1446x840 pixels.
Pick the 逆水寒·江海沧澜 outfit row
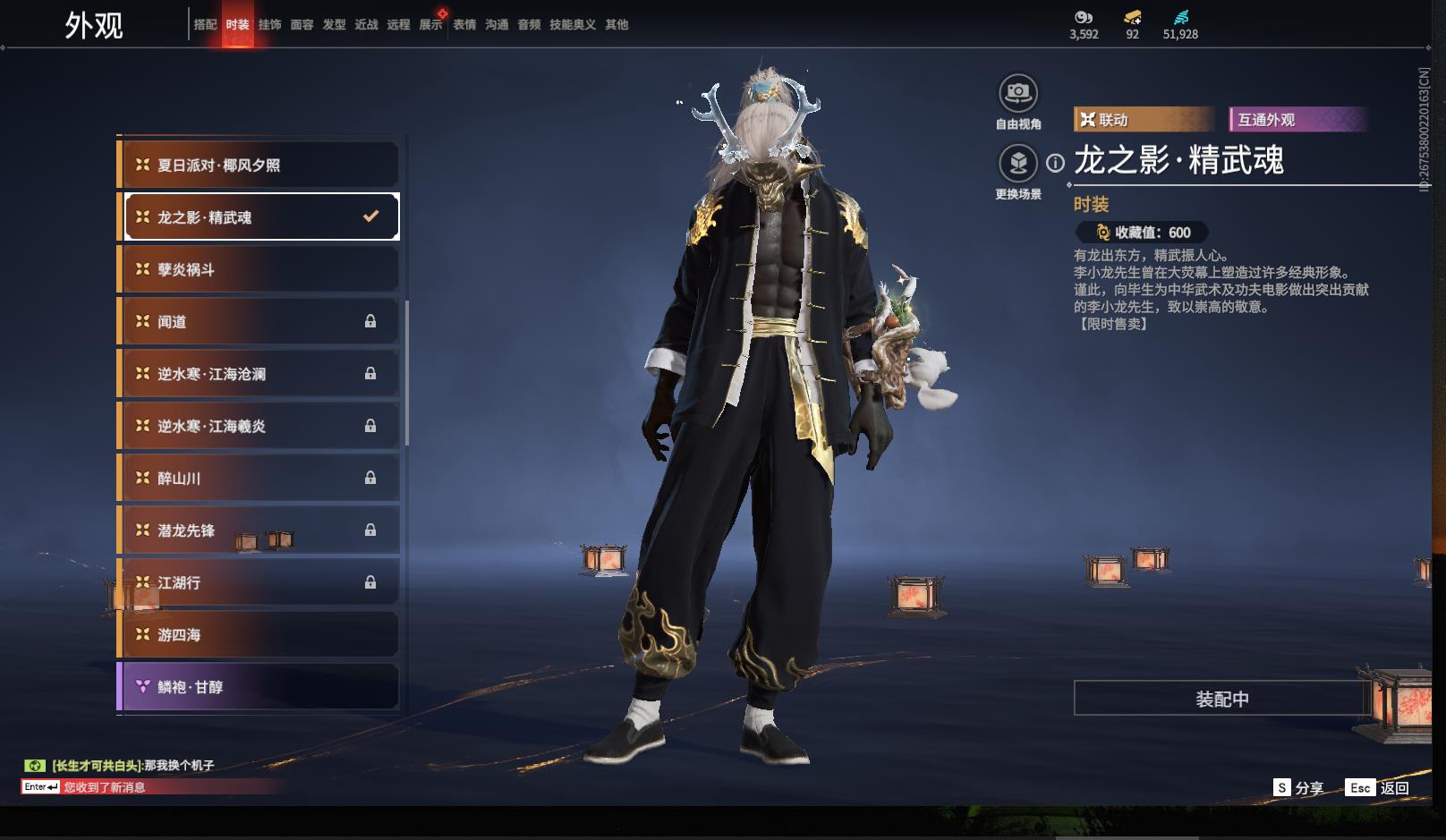click(x=259, y=374)
